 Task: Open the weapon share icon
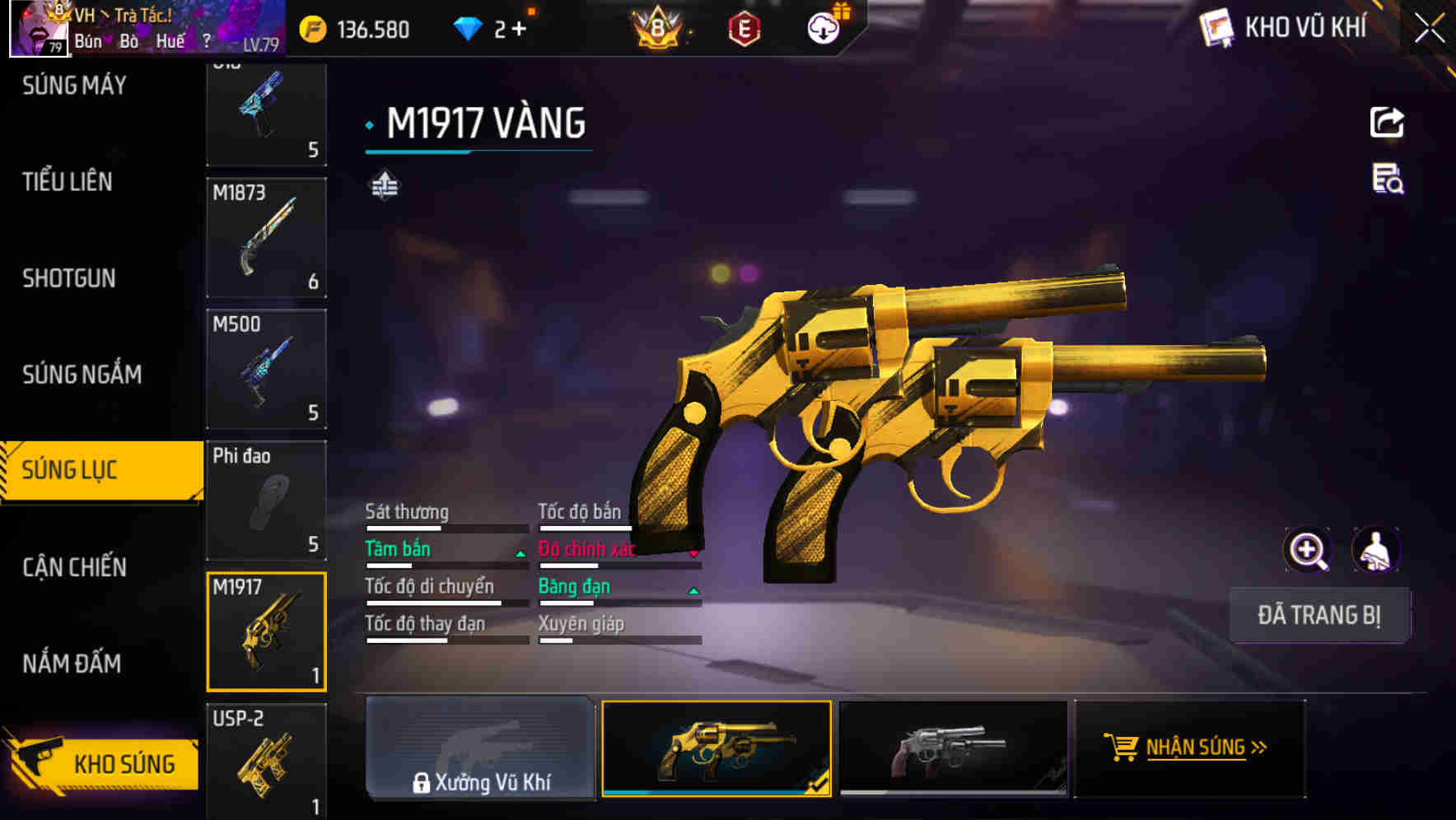coord(1386,122)
